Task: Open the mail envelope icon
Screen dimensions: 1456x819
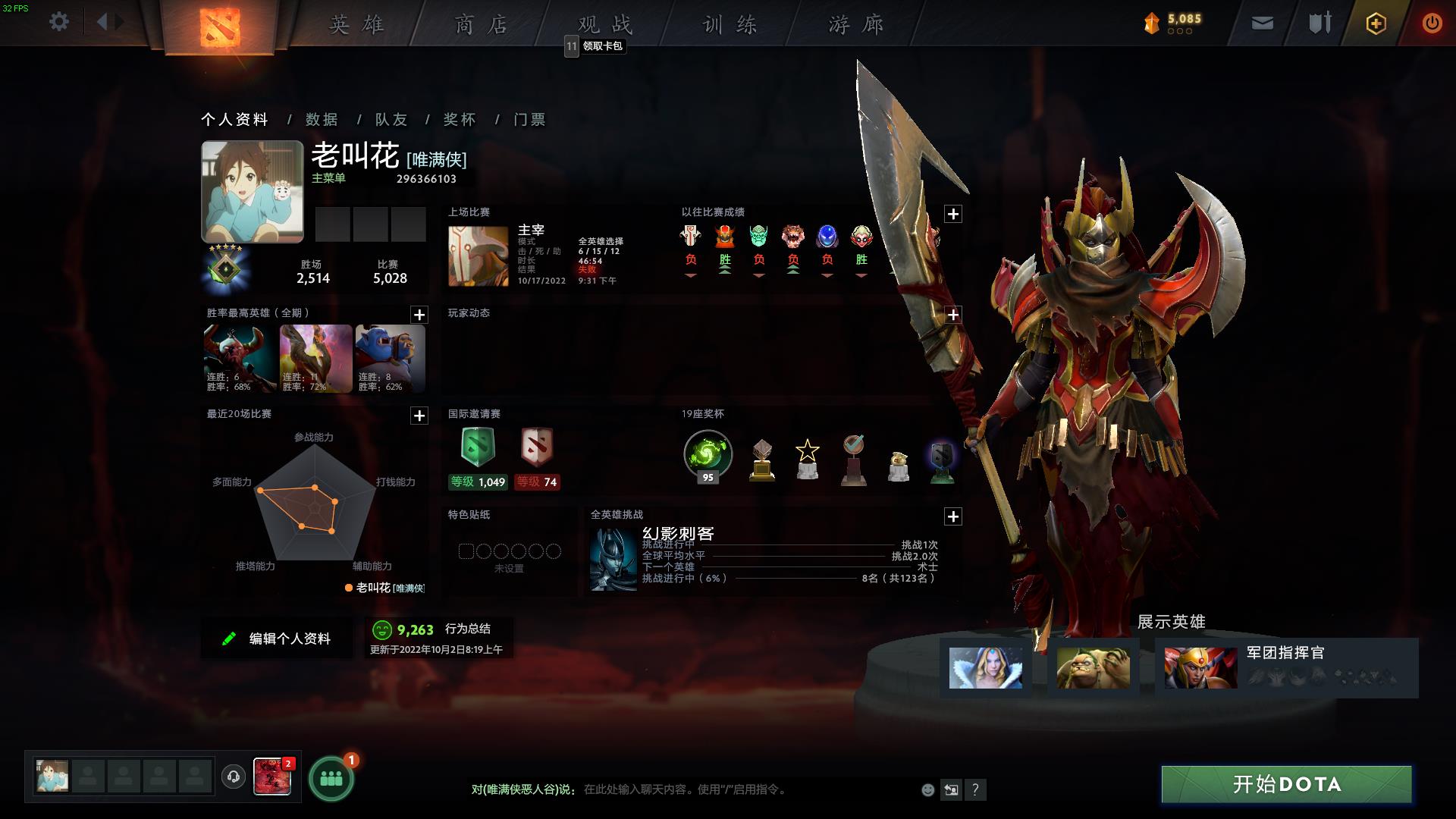Action: [1262, 24]
